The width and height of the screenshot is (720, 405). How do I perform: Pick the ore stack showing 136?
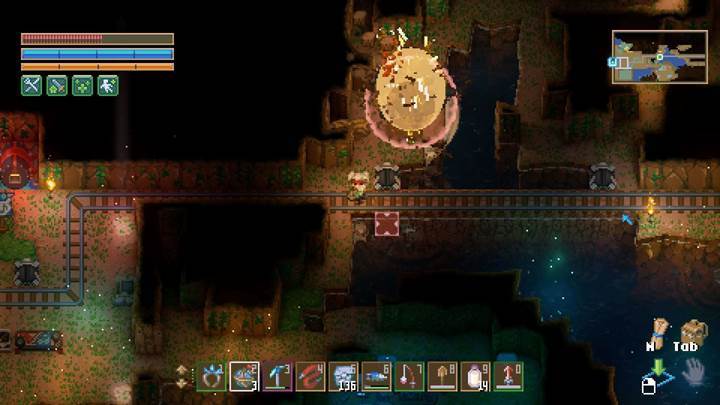click(344, 376)
